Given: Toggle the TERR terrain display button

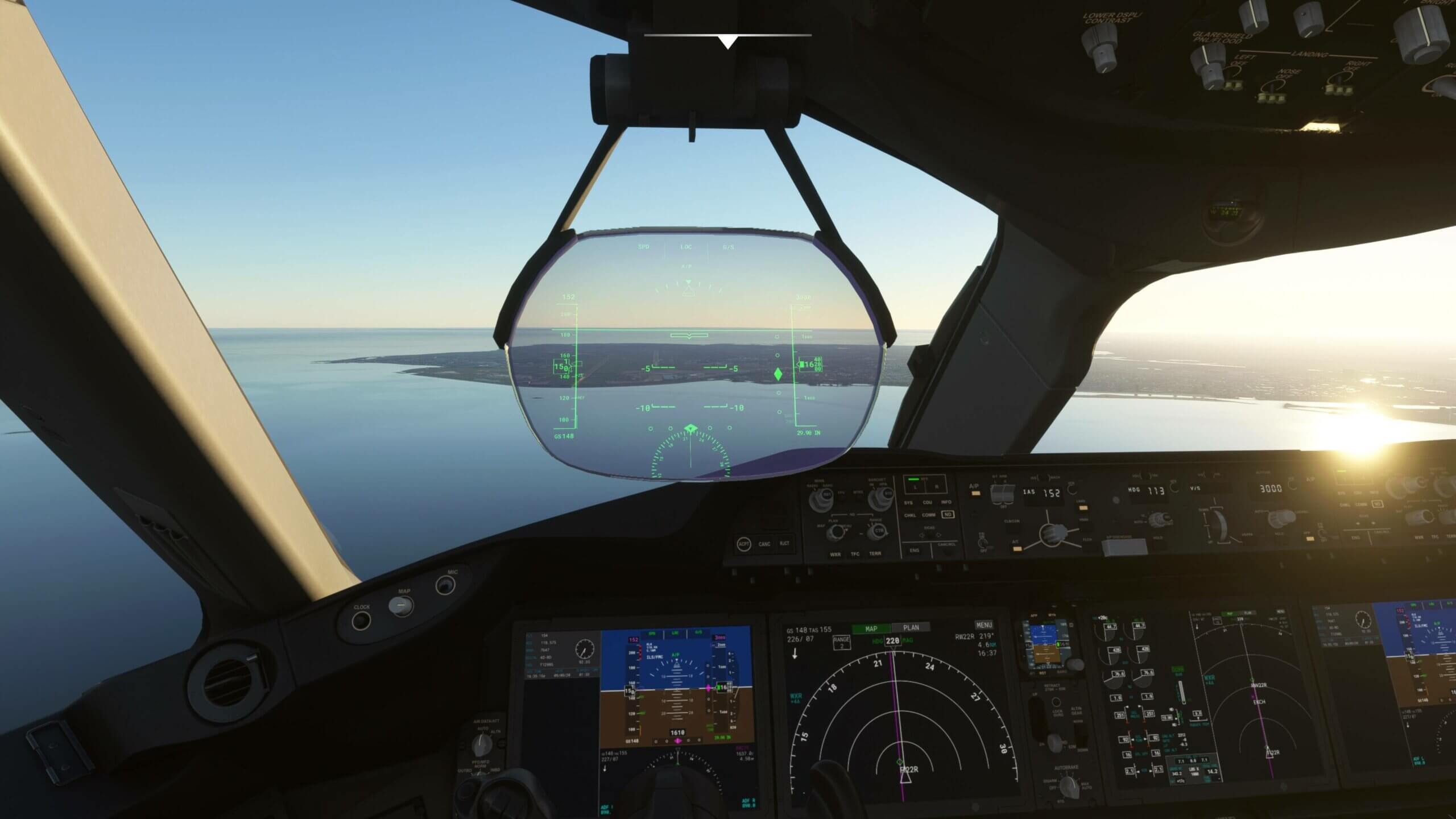Looking at the screenshot, I should pyautogui.click(x=875, y=553).
